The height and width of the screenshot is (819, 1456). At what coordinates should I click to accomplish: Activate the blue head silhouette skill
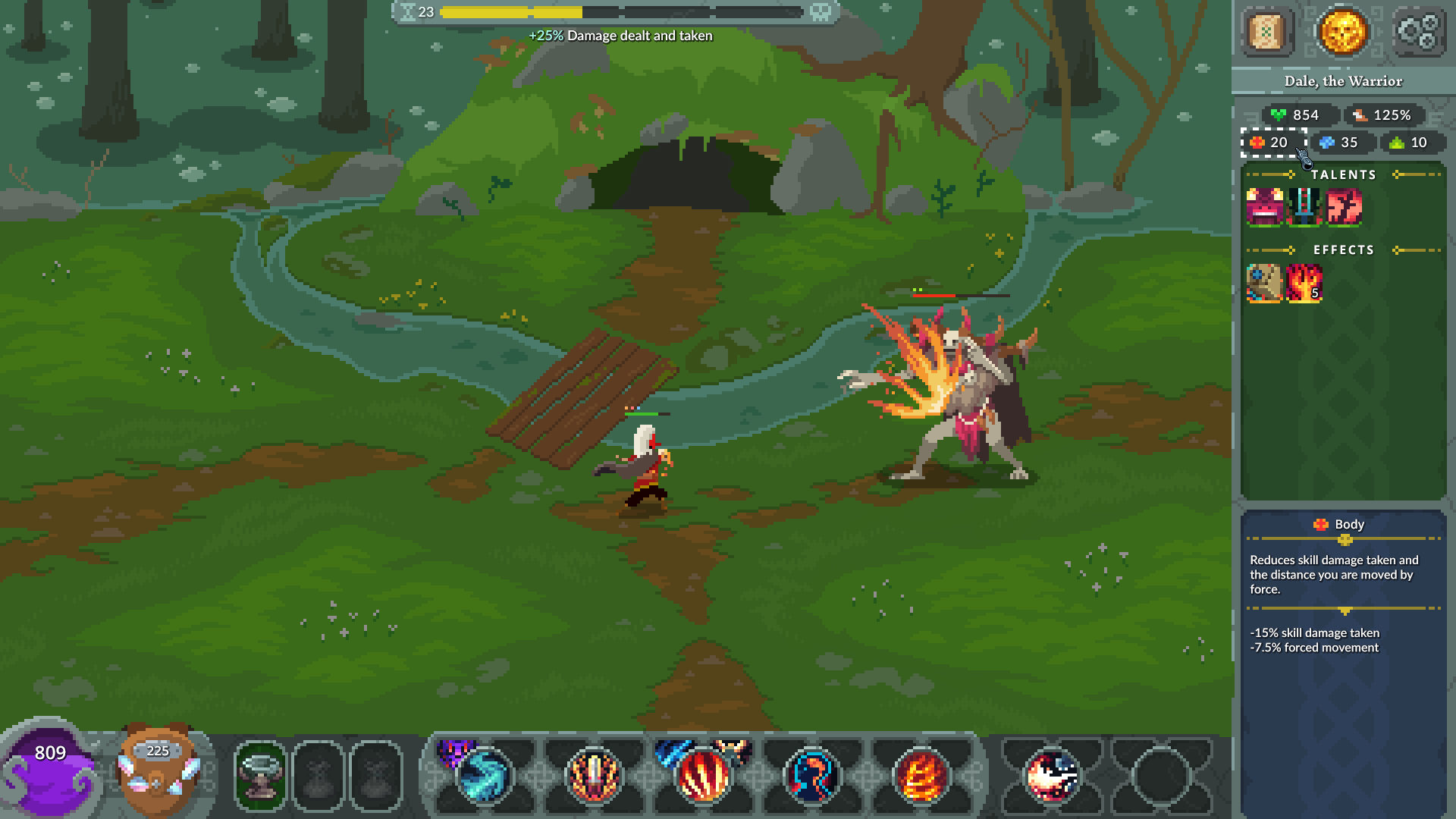812,776
